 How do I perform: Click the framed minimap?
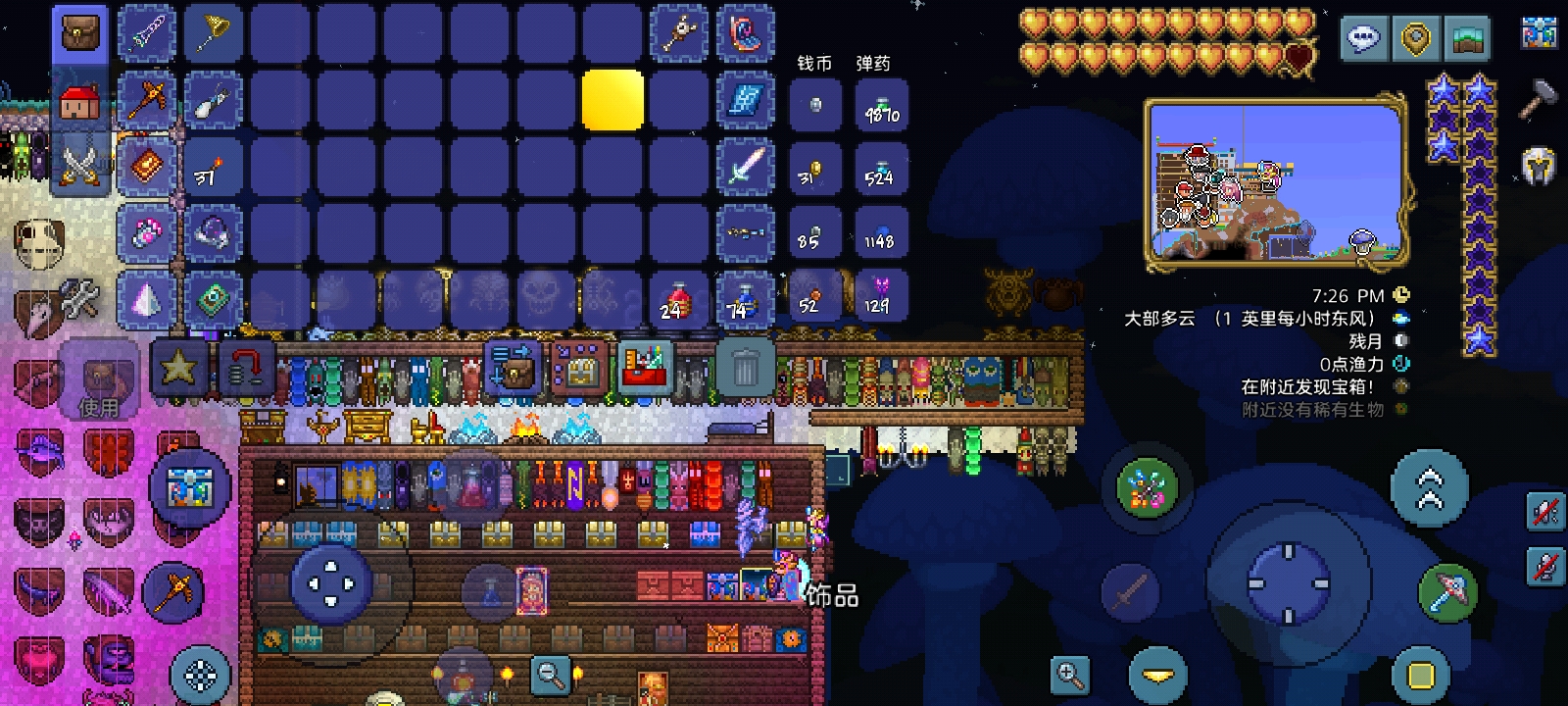pyautogui.click(x=1277, y=183)
